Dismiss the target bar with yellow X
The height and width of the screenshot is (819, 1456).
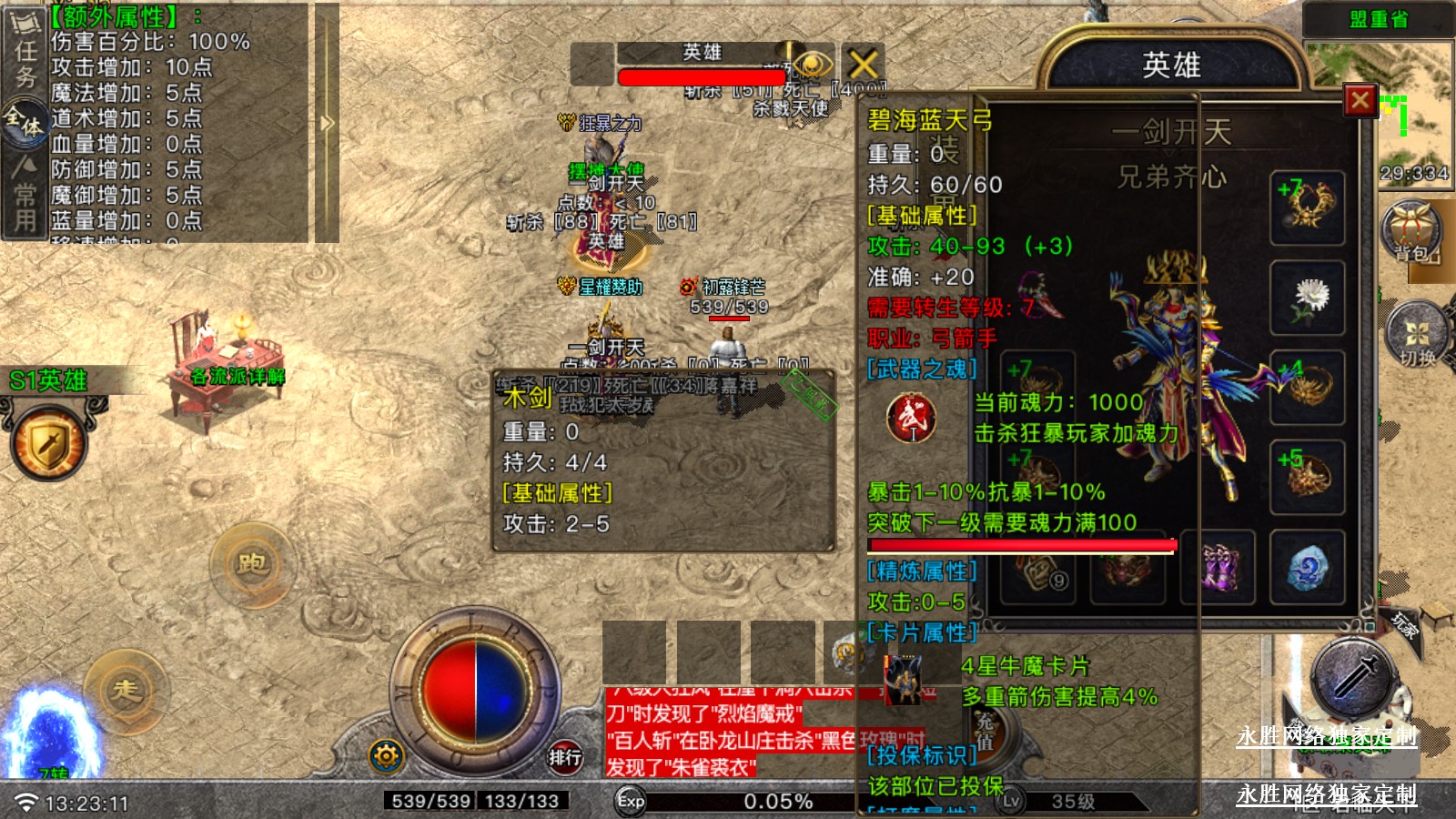tap(863, 64)
